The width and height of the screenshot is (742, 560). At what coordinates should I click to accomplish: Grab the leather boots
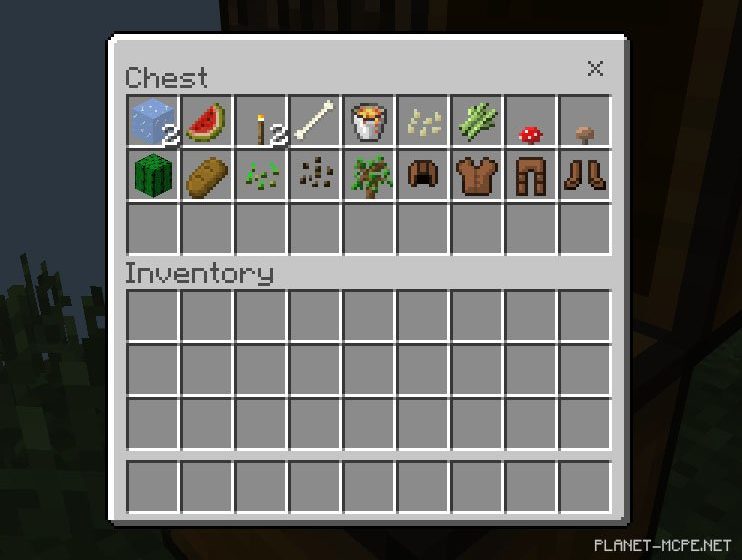pos(585,176)
